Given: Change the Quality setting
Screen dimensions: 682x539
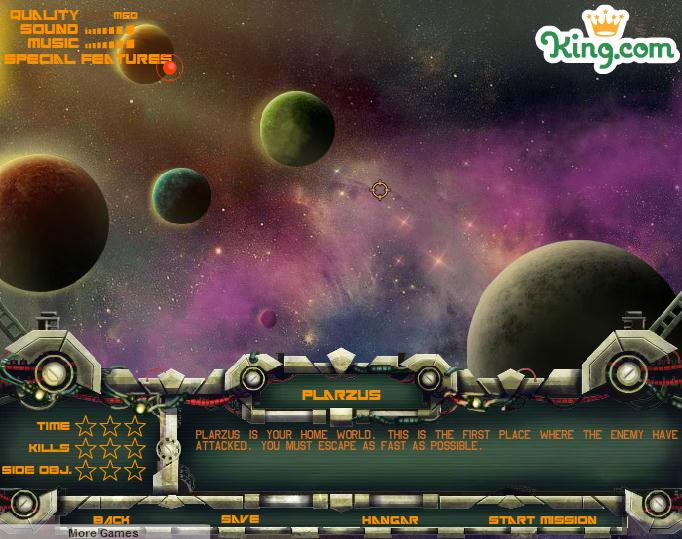Looking at the screenshot, I should 125,16.
